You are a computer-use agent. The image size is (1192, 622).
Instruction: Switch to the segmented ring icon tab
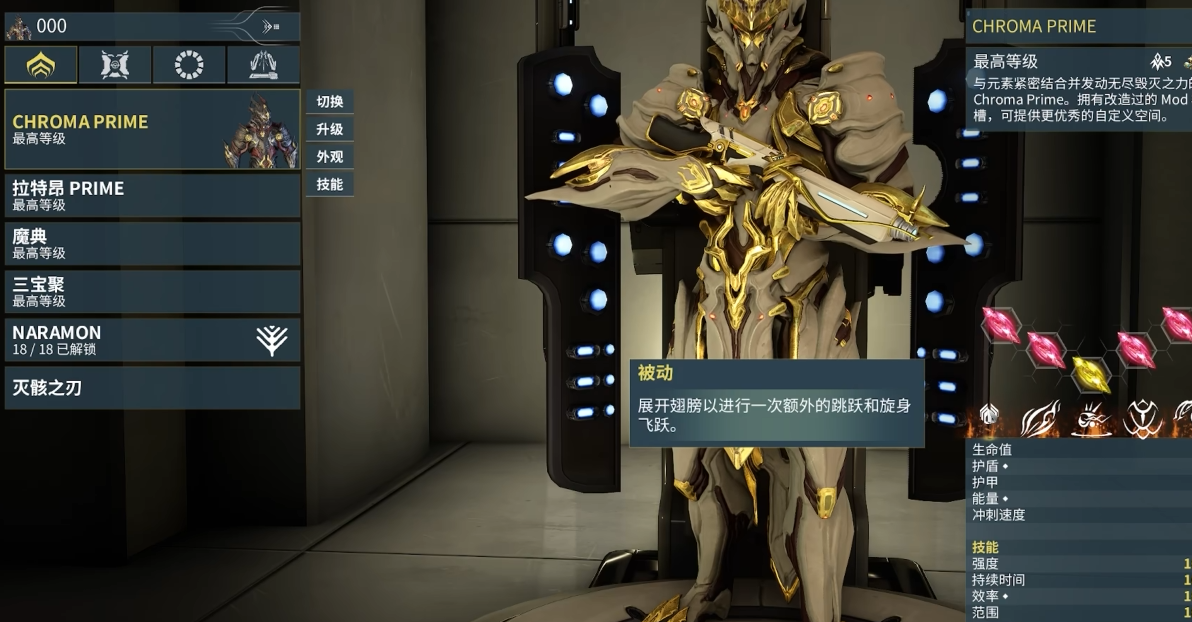click(x=189, y=65)
